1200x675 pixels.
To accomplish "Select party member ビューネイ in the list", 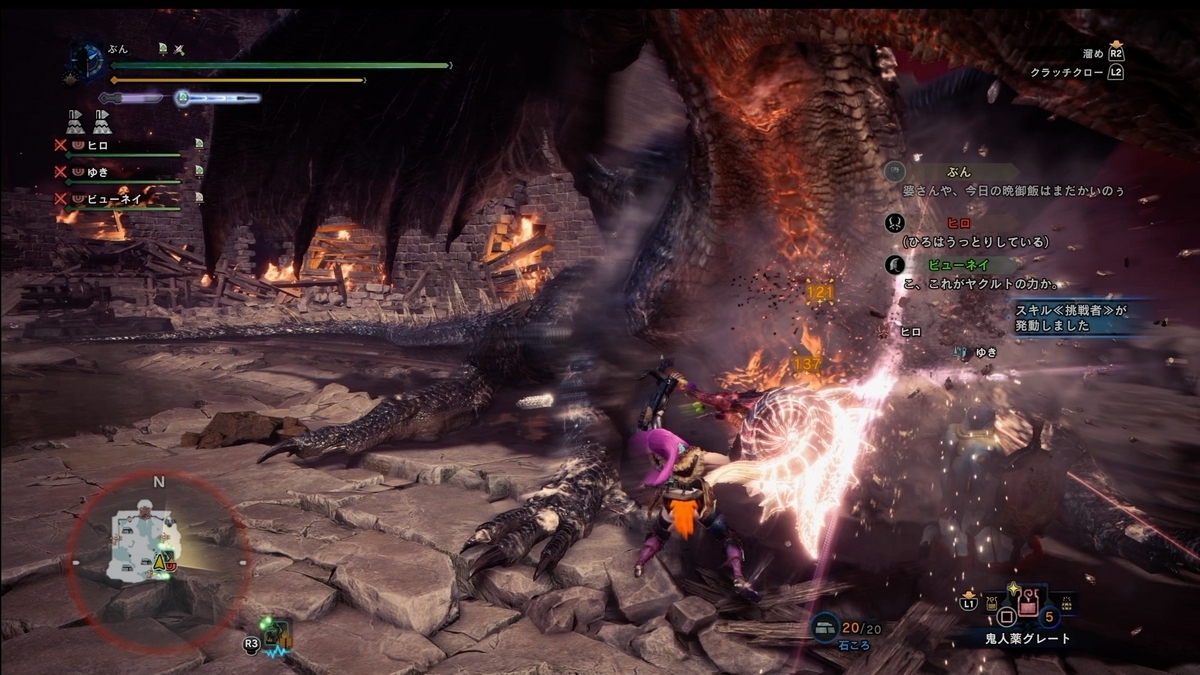I will [111, 199].
